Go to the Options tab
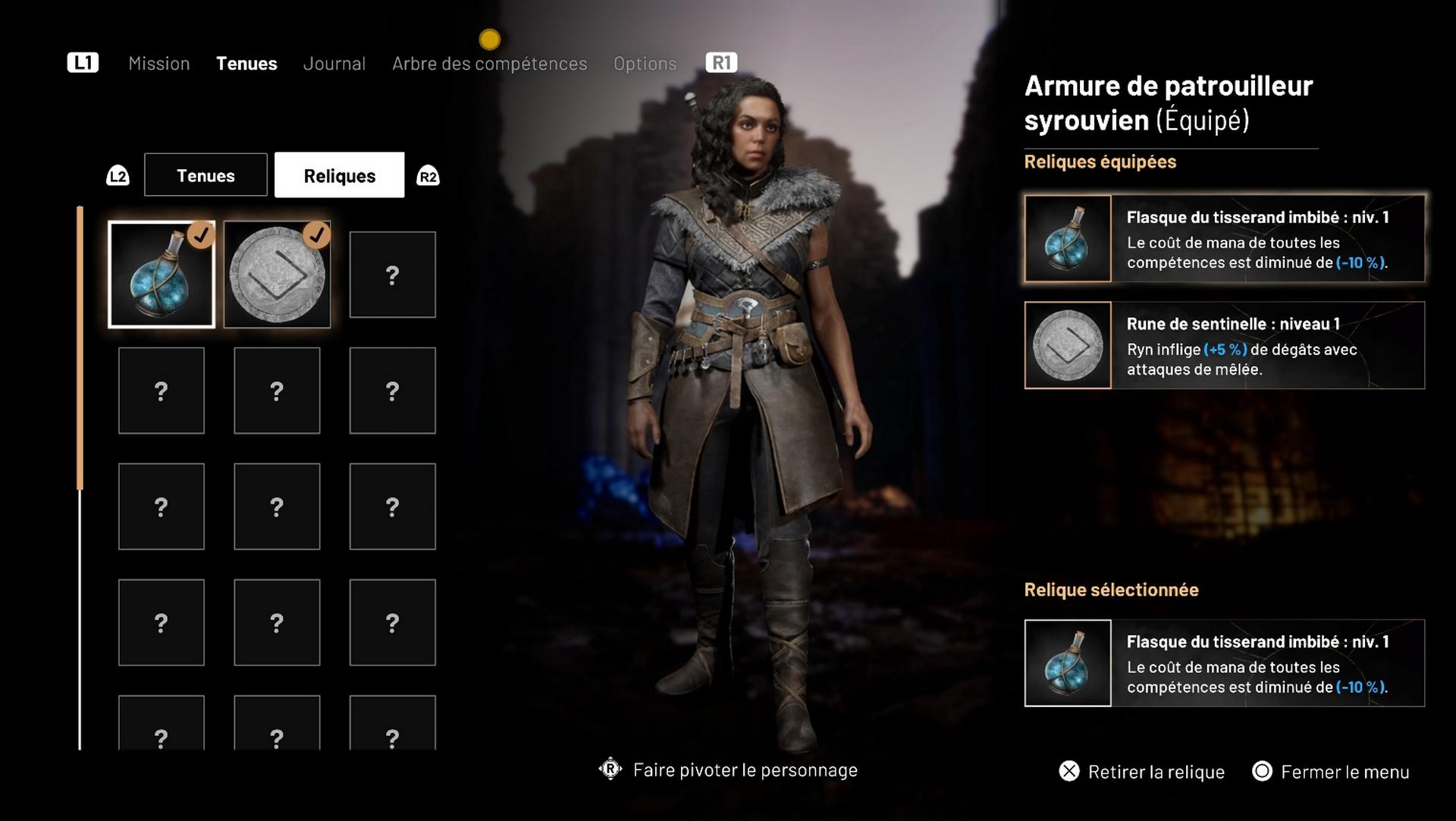 [645, 64]
